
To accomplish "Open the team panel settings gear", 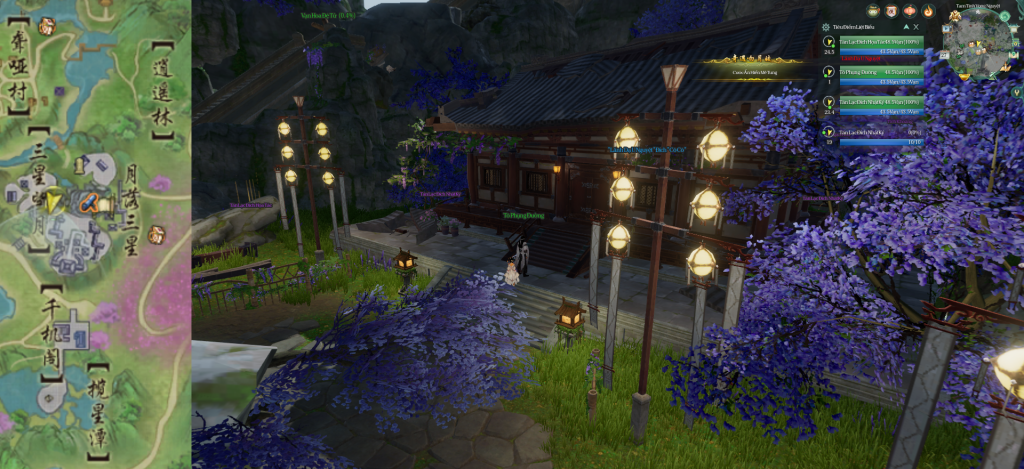I will tap(824, 27).
